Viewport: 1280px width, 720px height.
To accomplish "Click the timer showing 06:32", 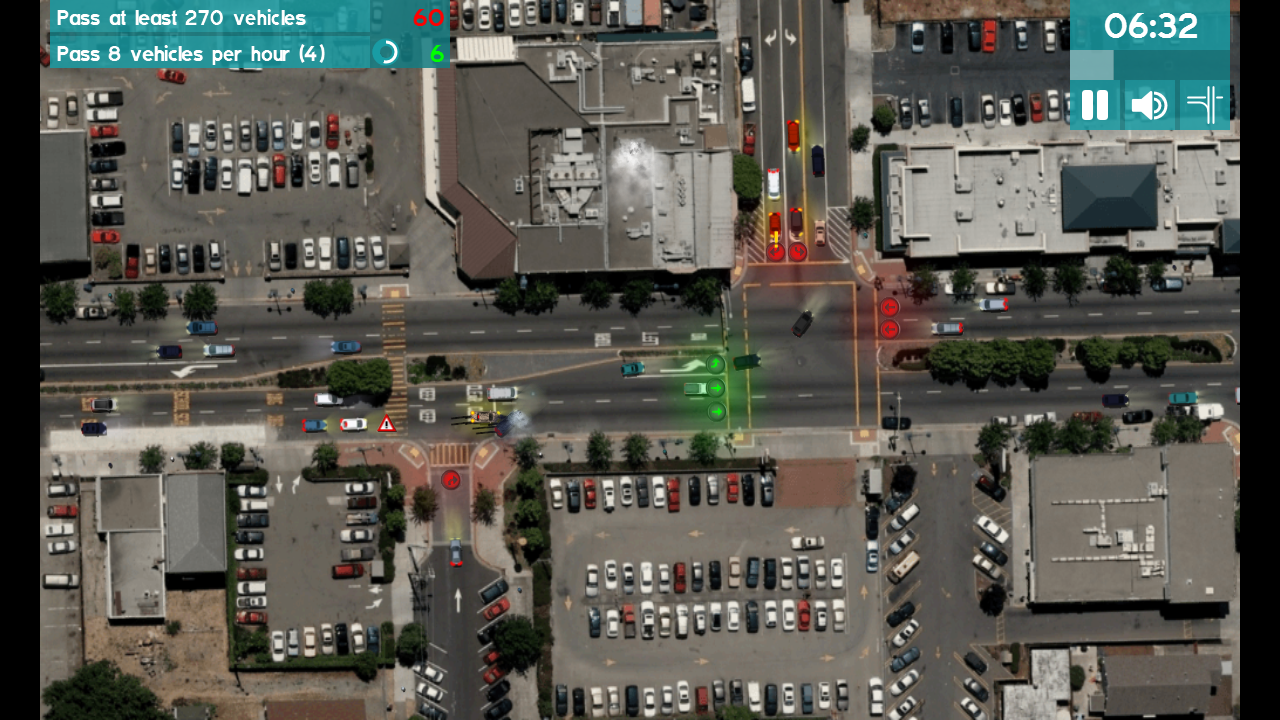I will click(x=1150, y=27).
